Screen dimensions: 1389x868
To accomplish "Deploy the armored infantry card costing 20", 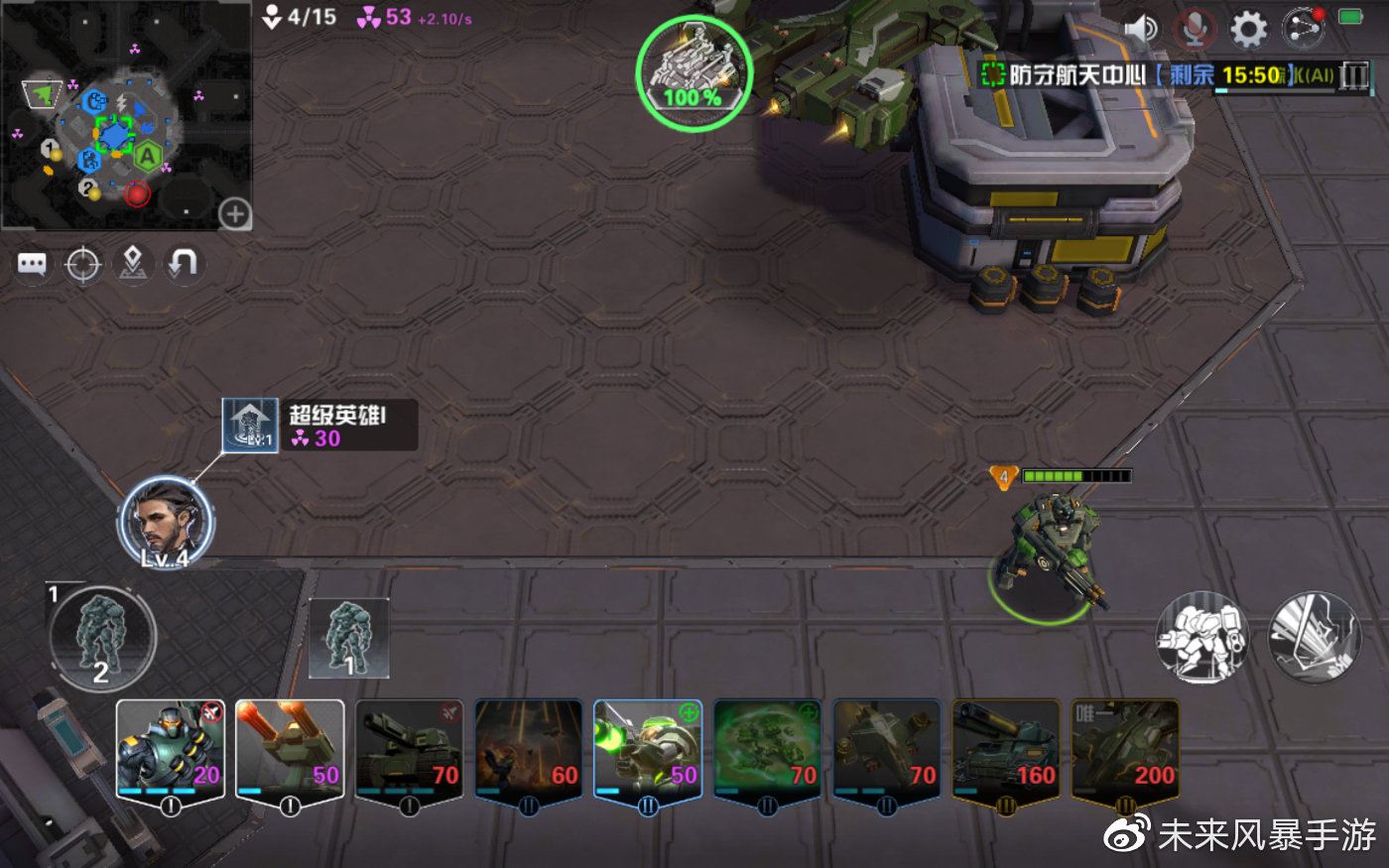I will (x=171, y=750).
